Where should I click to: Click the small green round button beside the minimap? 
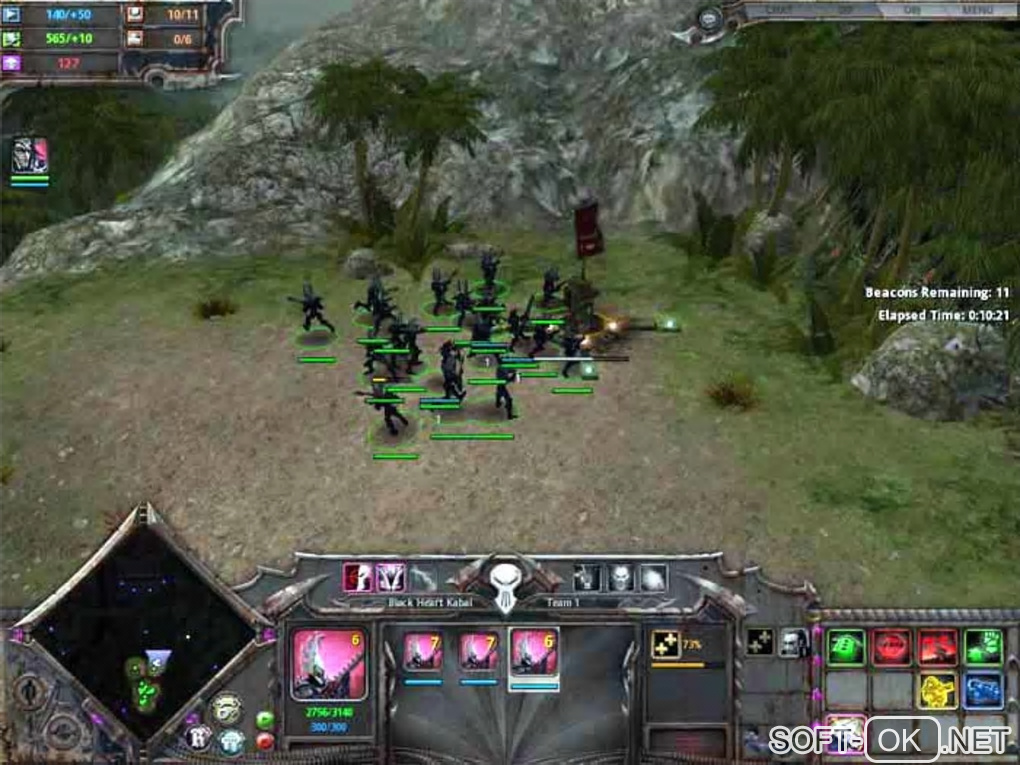265,719
